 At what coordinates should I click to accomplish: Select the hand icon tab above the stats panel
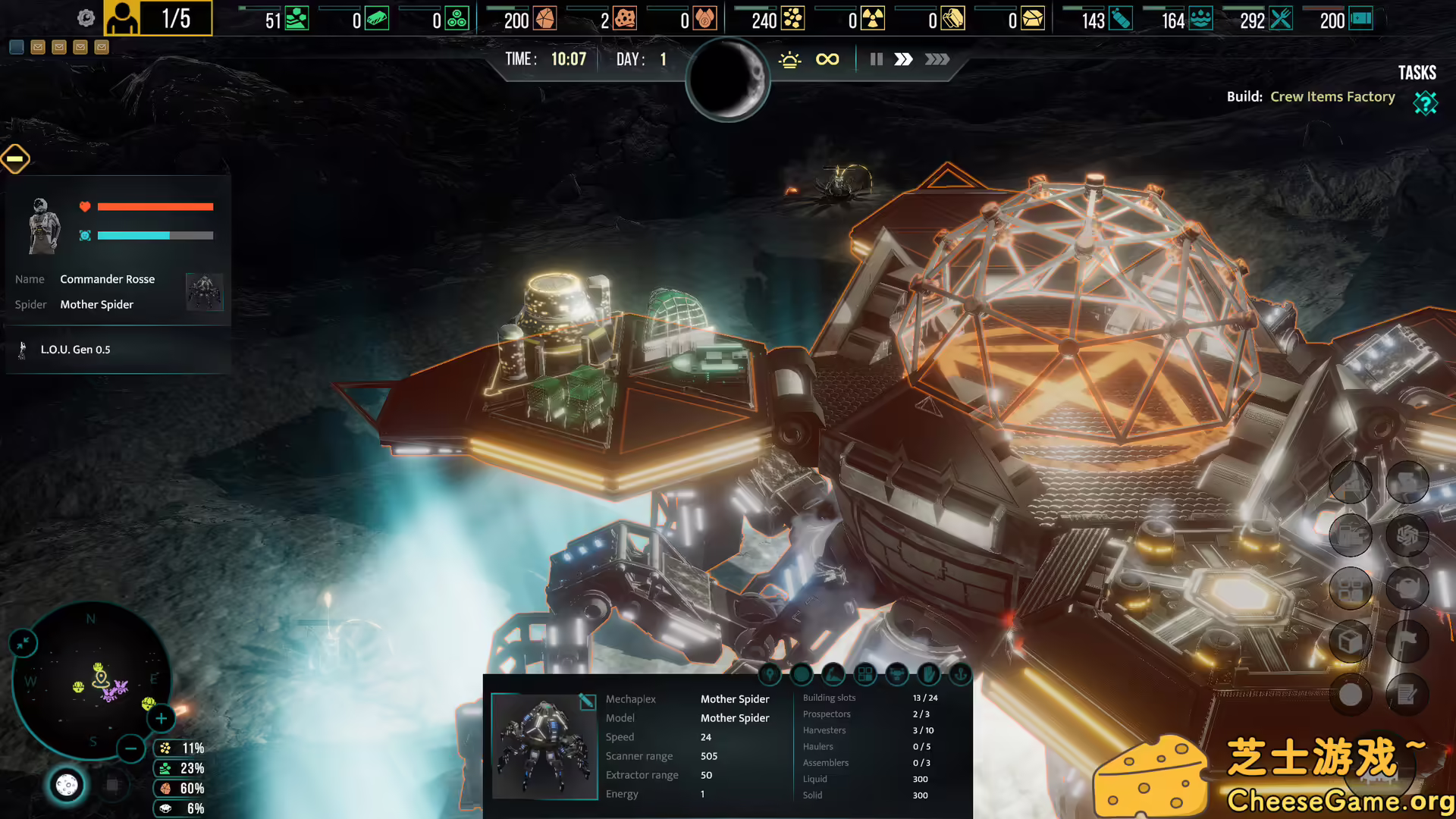(927, 674)
